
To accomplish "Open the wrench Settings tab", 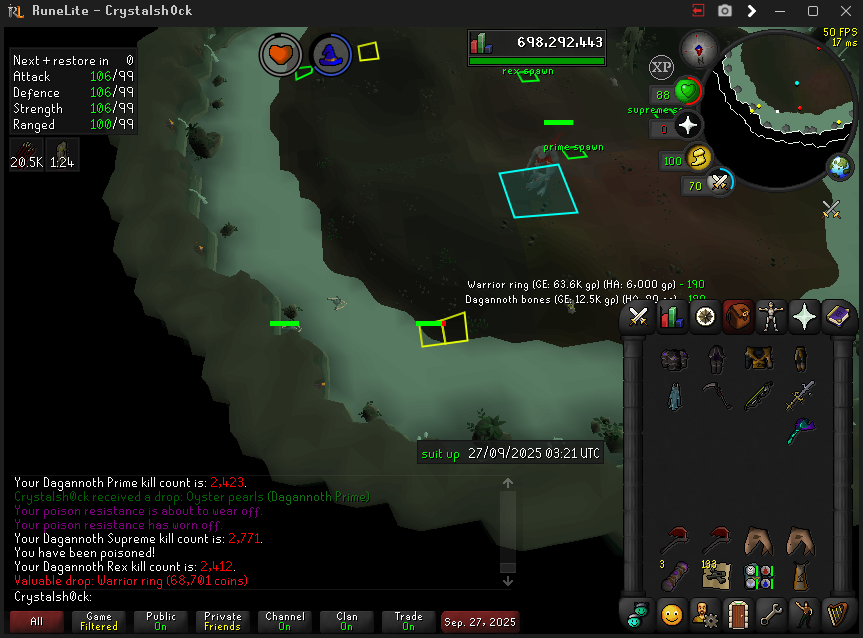I will [x=770, y=612].
